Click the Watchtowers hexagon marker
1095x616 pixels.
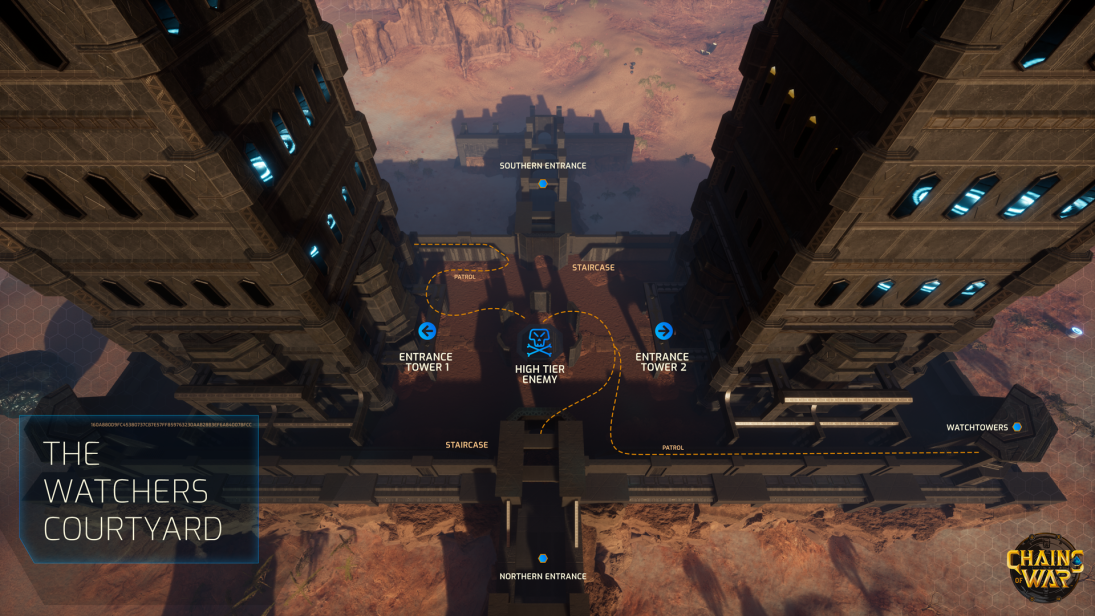click(x=1017, y=427)
